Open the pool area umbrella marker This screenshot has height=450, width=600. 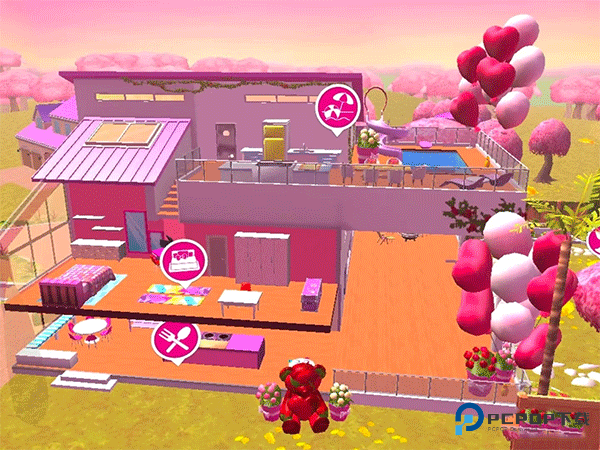tap(336, 106)
